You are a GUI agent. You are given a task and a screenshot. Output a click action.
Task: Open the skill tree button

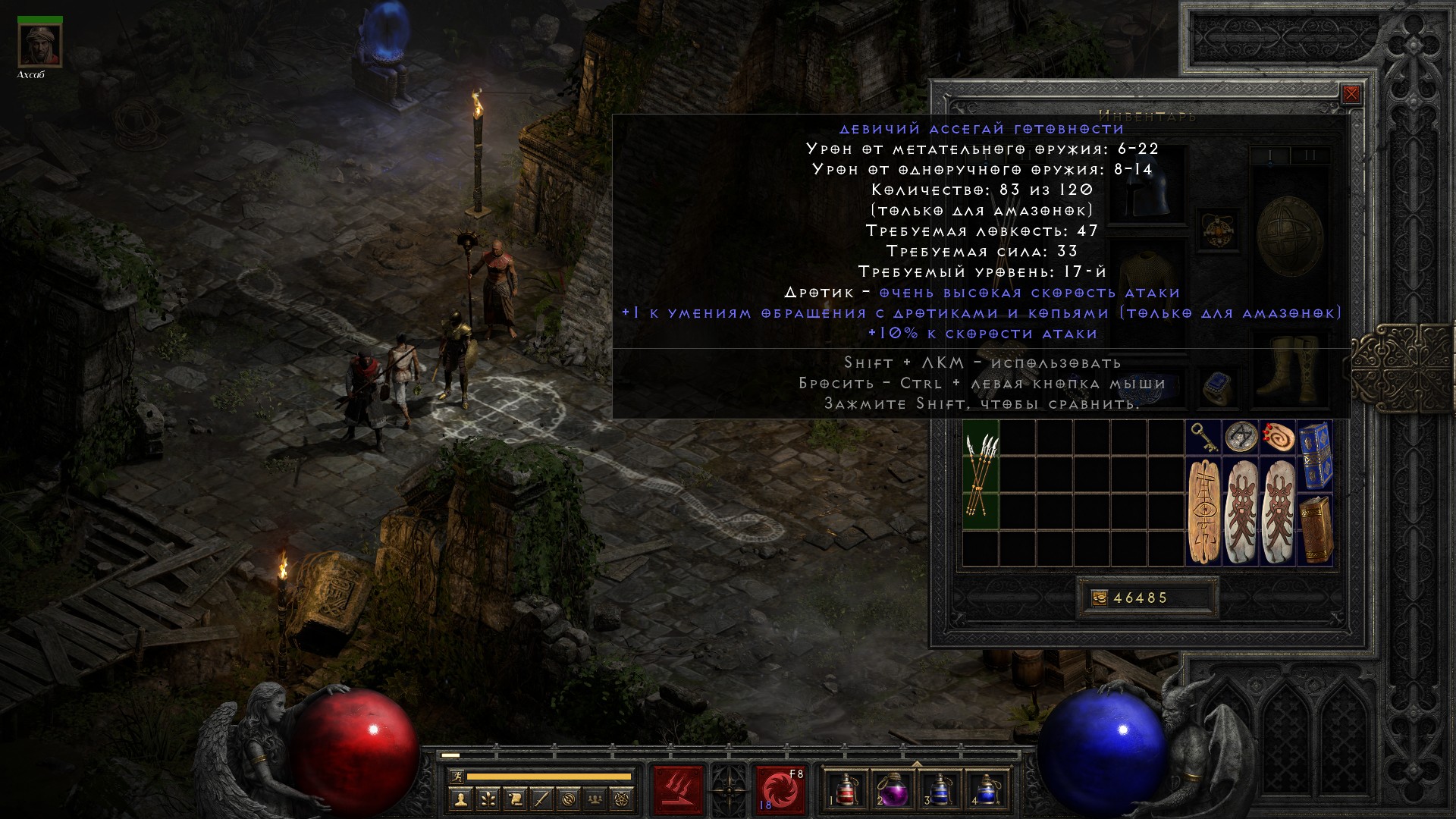[x=488, y=799]
